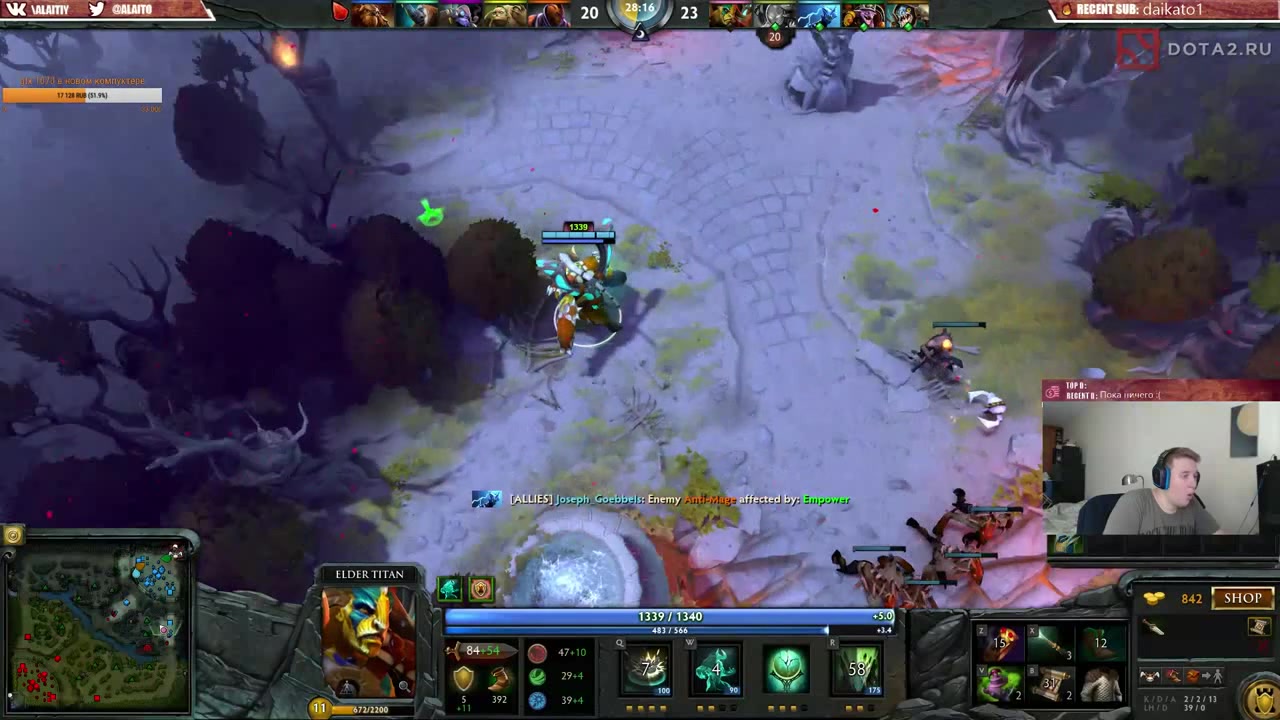Click the Astral Spirit buff status icon
The width and height of the screenshot is (1280, 720).
450,589
